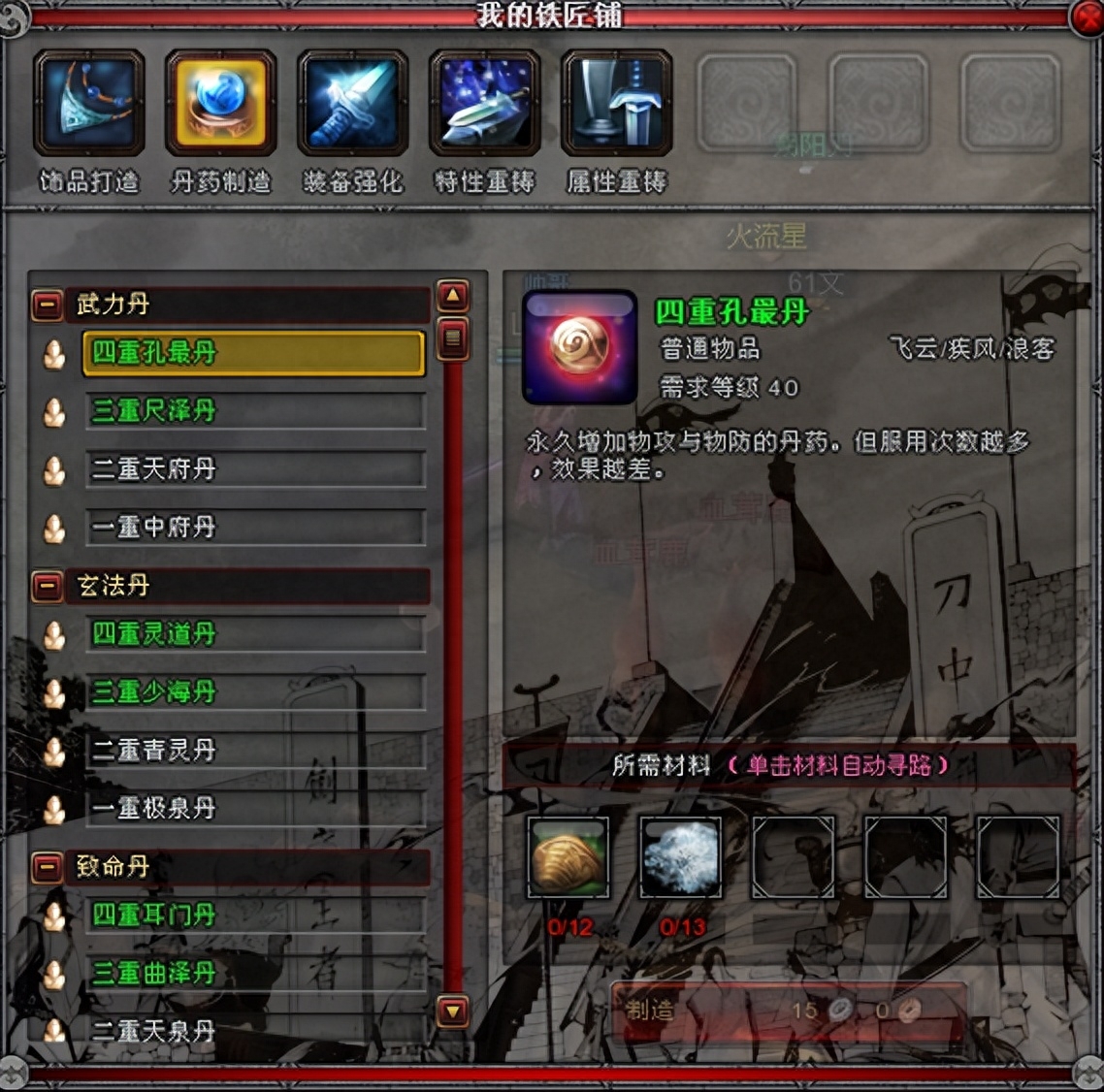1104x1092 pixels.
Task: Collapse the 武力丹 category
Action: 47,305
